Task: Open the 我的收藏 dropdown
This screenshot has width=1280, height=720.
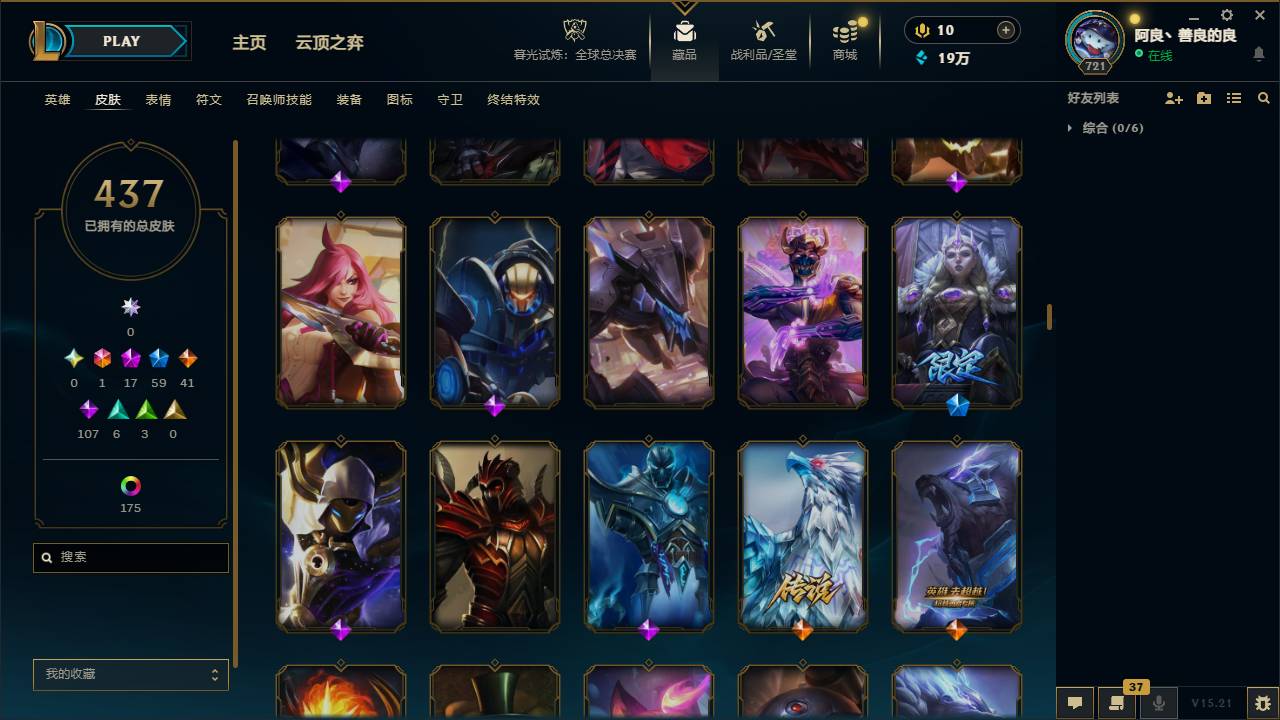Action: click(130, 675)
